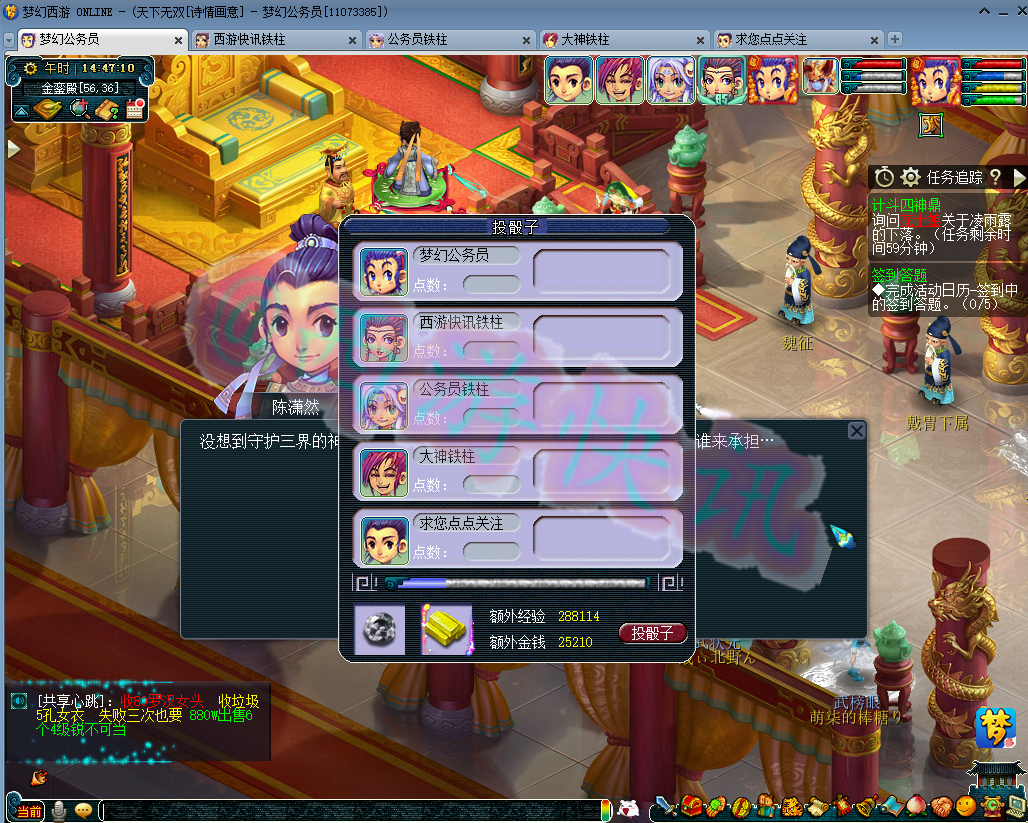This screenshot has width=1028, height=823.
Task: Roll the dice with 投骰子 button
Action: (652, 633)
